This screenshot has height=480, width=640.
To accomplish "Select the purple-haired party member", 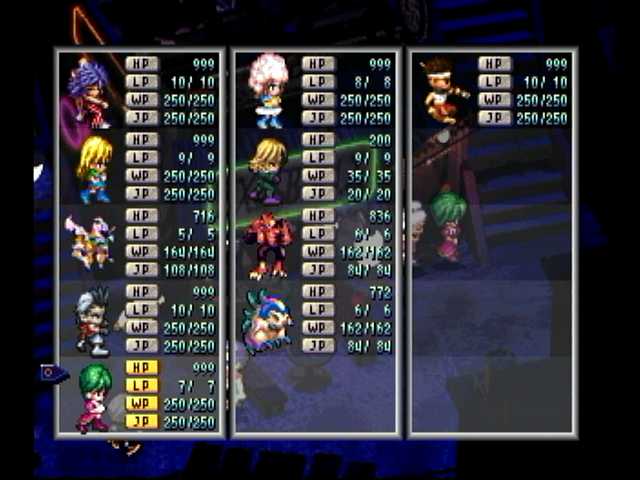I will (90, 90).
